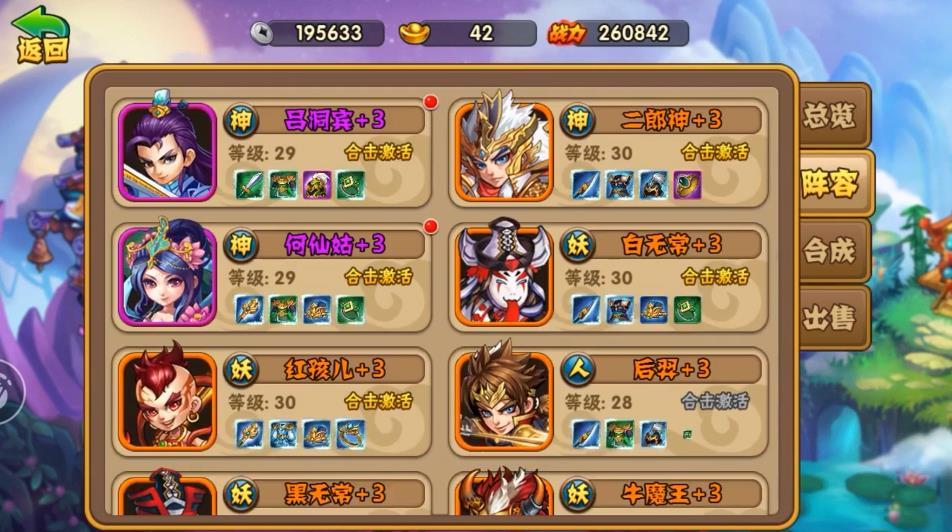Screen dimensions: 952x532
Task: Click 吕洞宾's green sword equipment icon
Action: [249, 185]
